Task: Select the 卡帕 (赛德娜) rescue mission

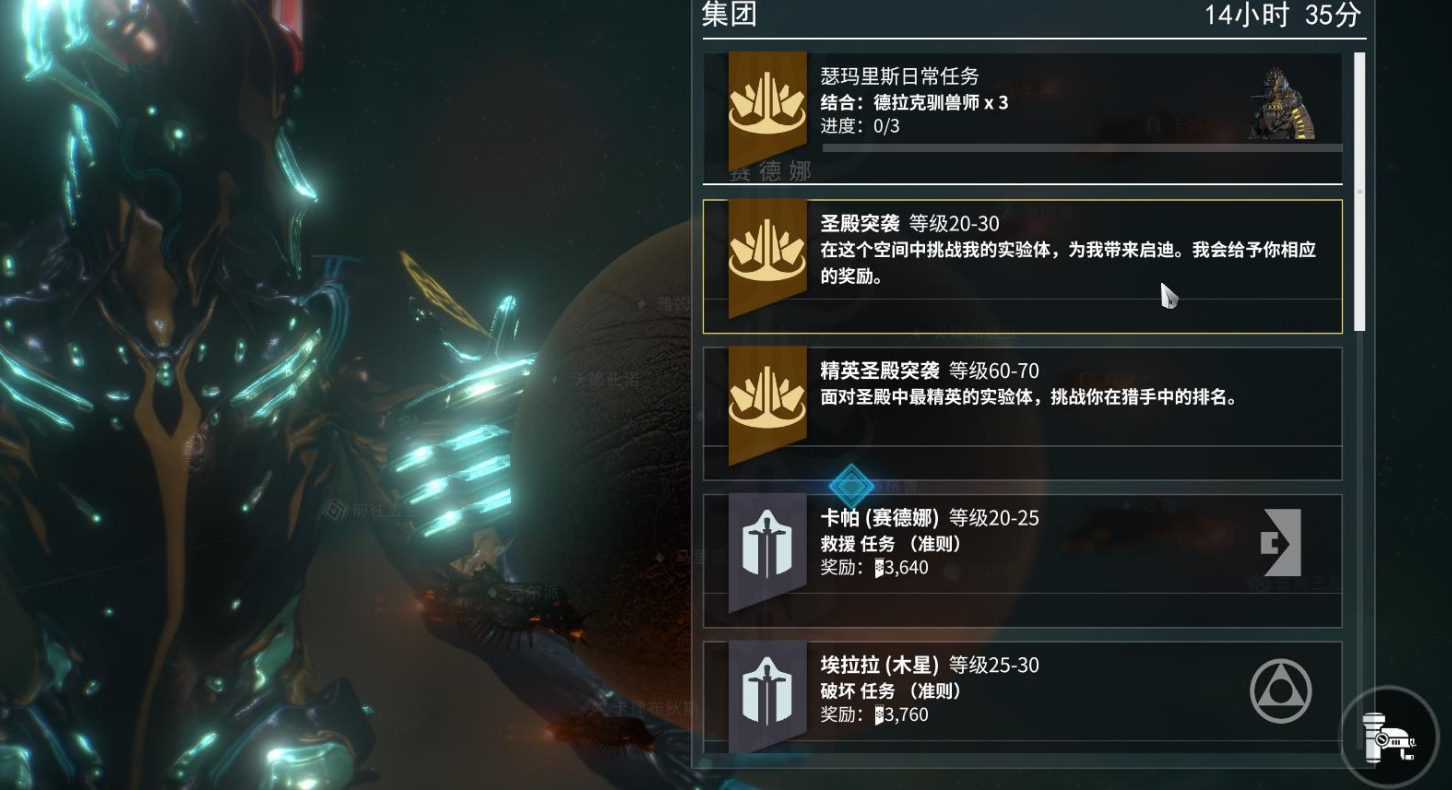Action: pos(1020,546)
